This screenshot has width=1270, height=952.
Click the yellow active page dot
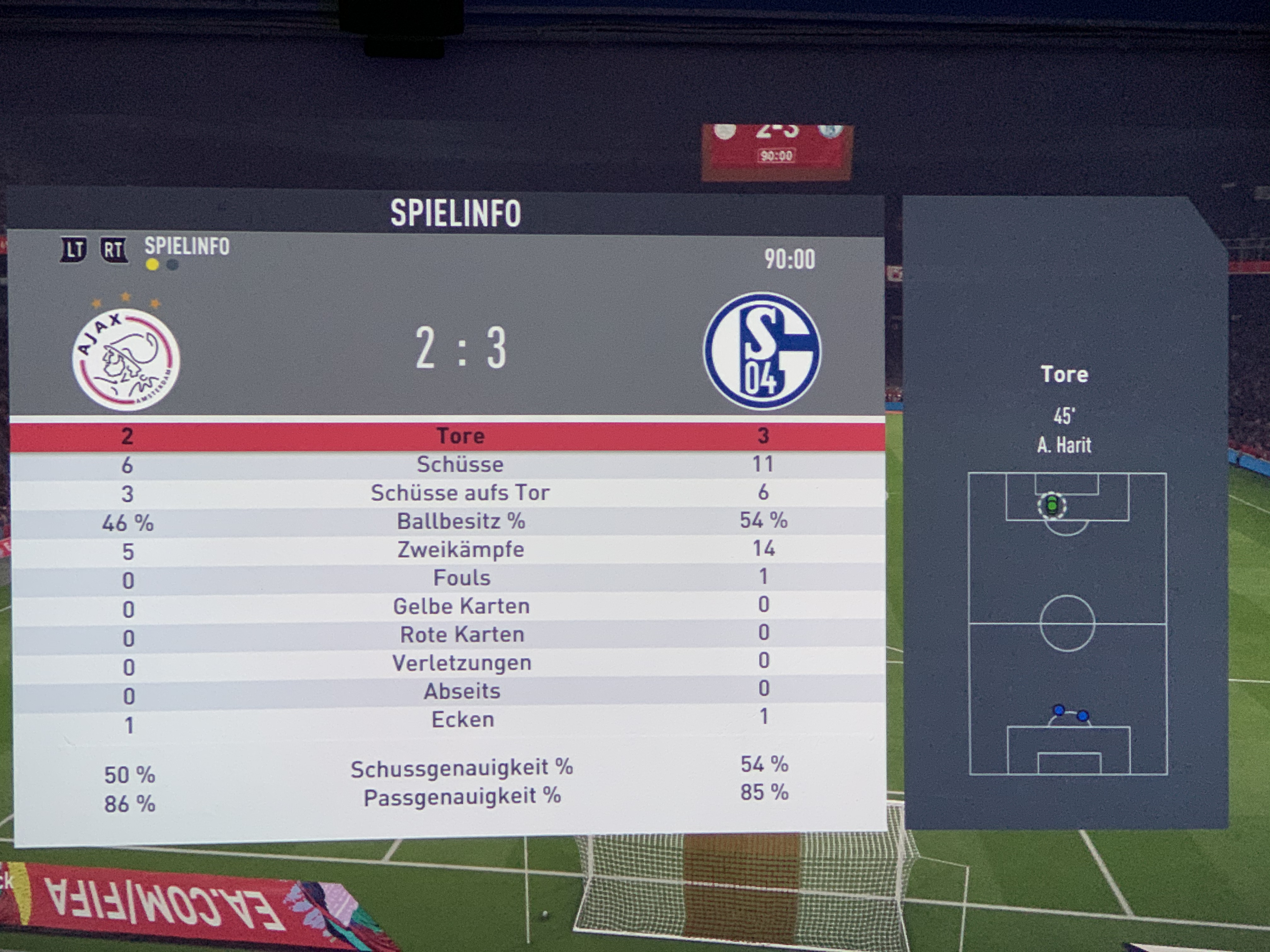point(152,265)
